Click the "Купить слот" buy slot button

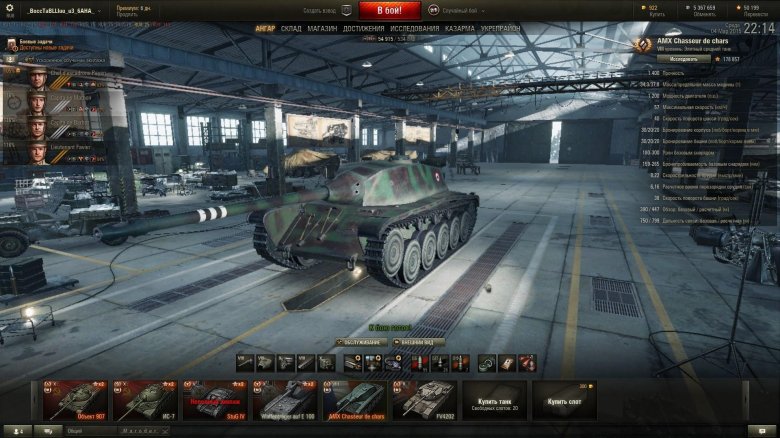tap(564, 399)
